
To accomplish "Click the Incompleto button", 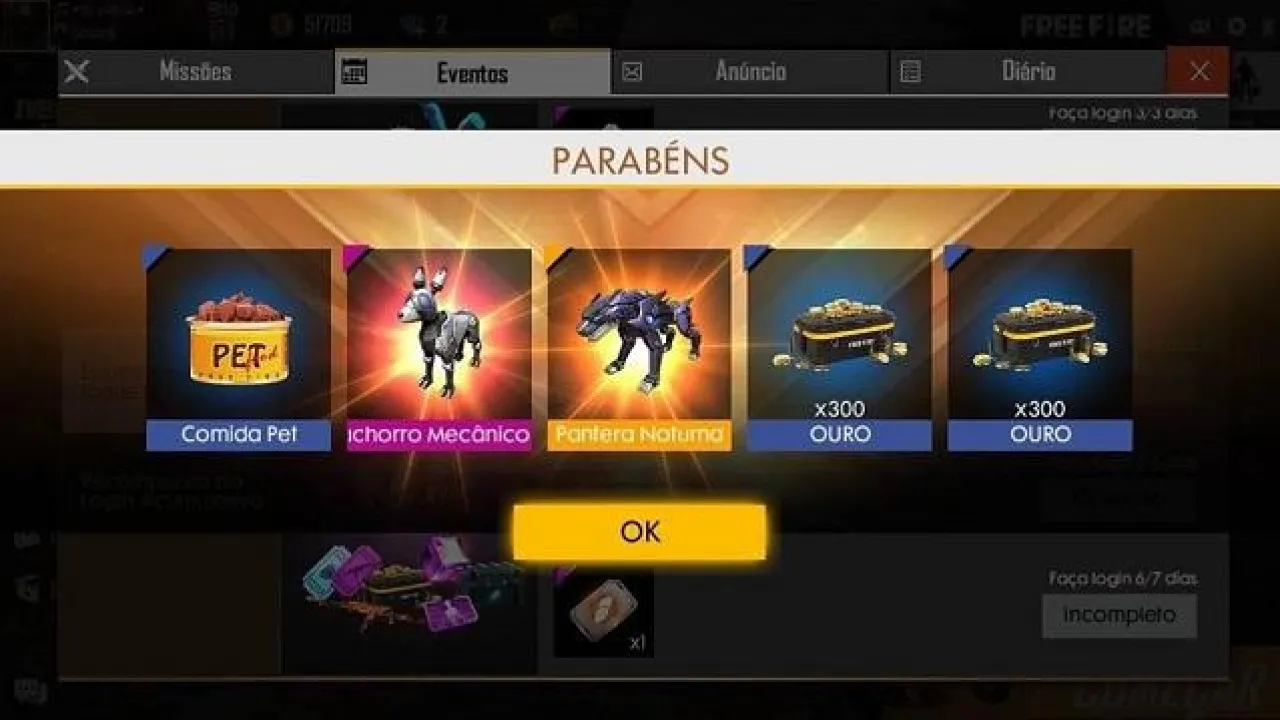I will [x=1119, y=615].
